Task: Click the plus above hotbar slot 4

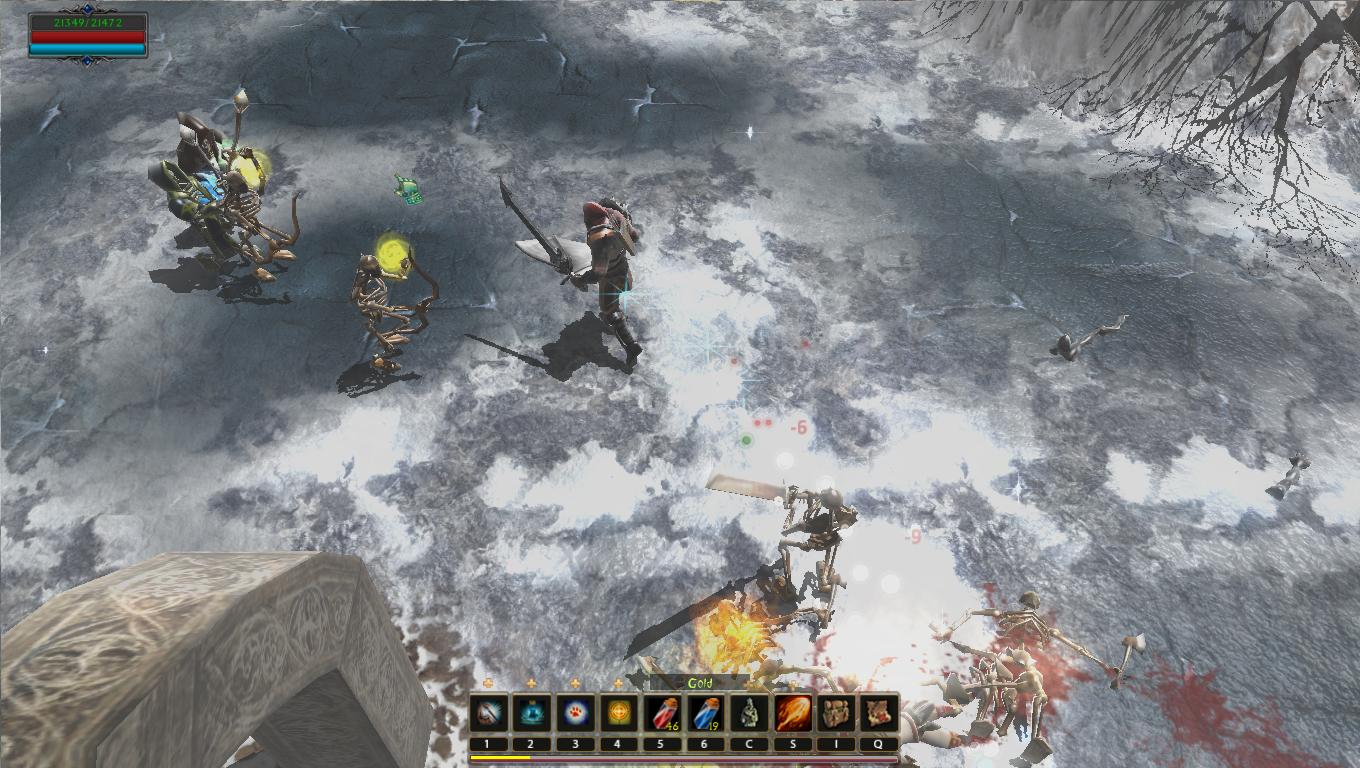Action: tap(618, 683)
